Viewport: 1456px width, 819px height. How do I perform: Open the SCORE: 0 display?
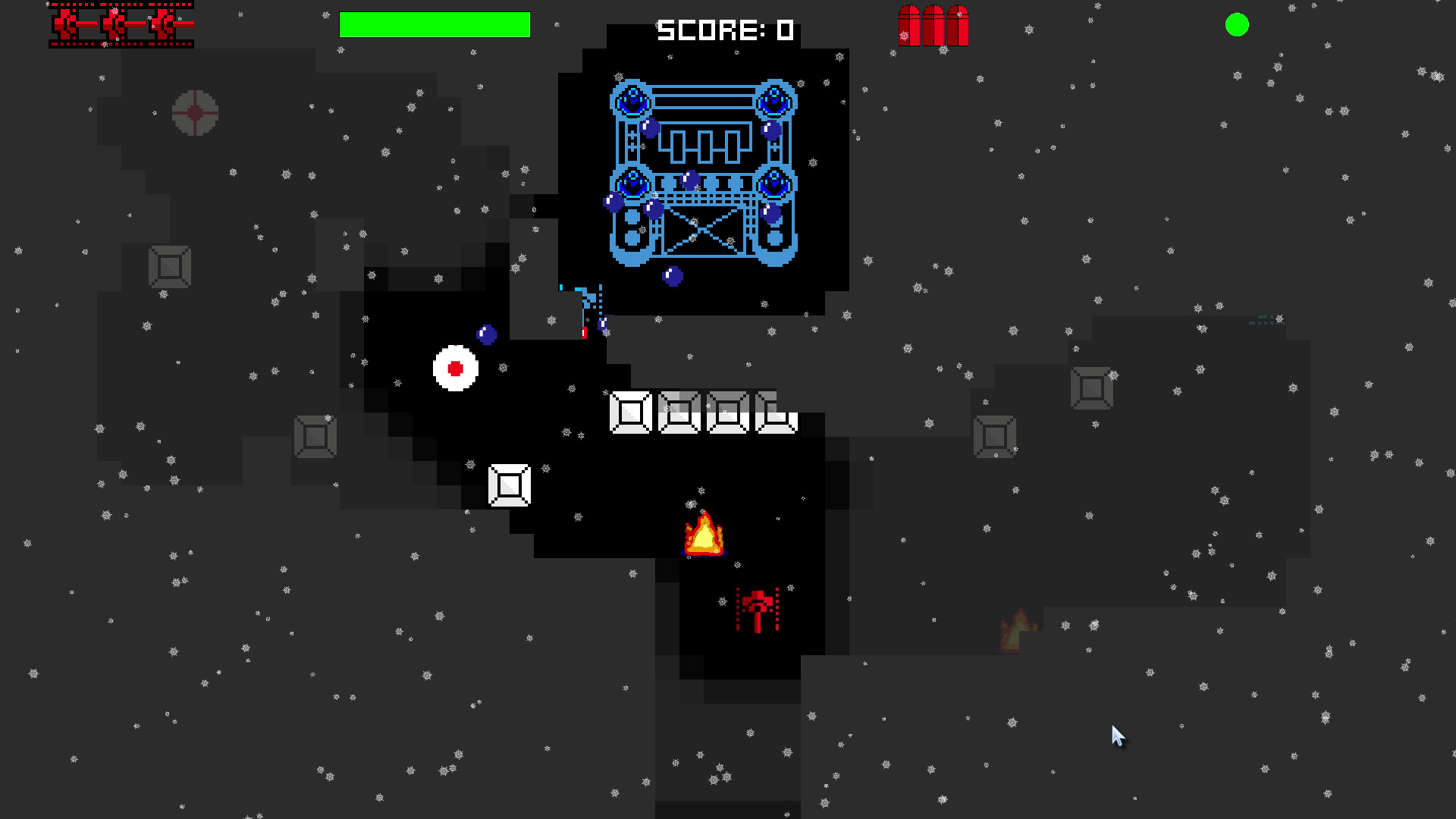tap(723, 30)
